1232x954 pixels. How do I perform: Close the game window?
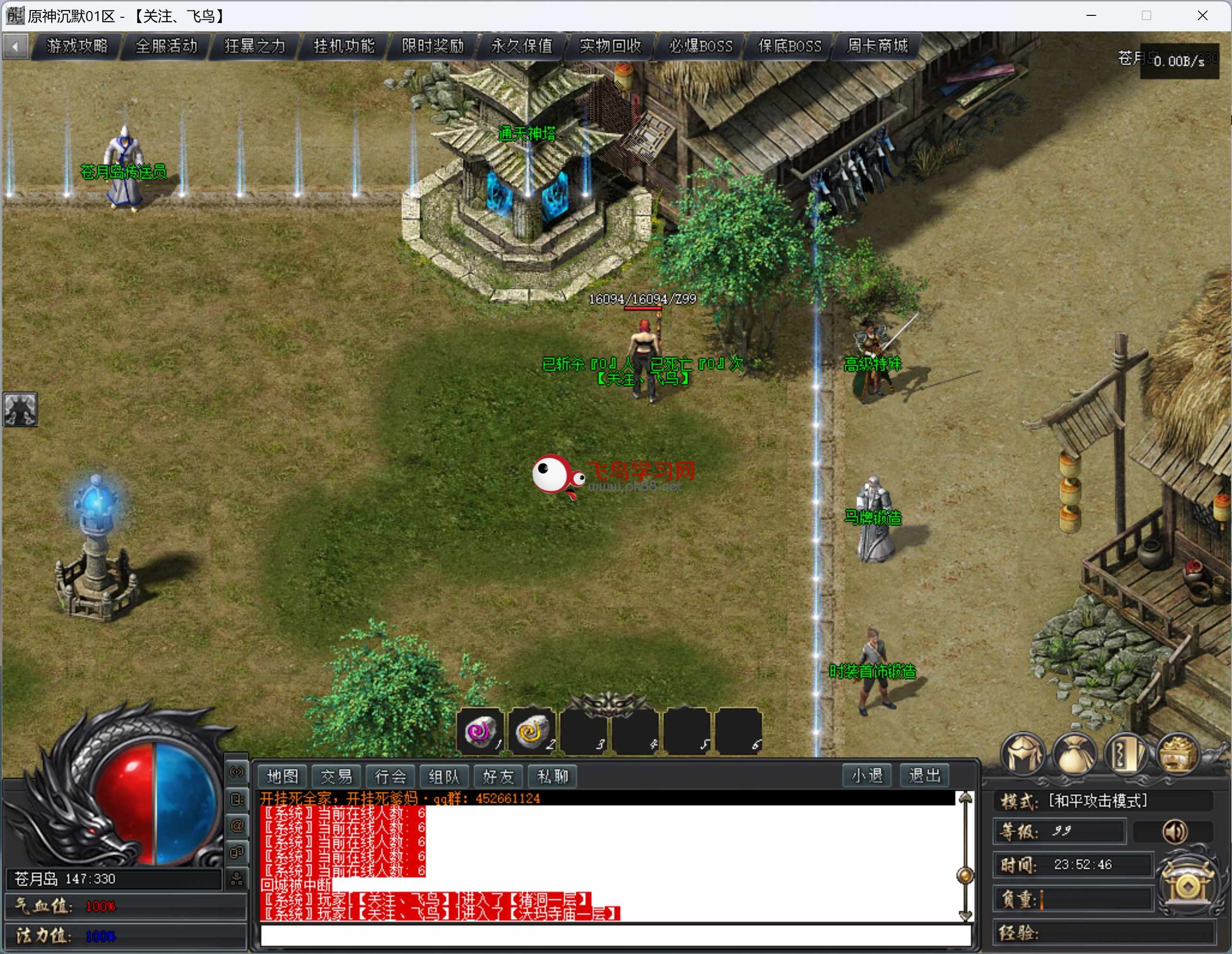[1202, 16]
